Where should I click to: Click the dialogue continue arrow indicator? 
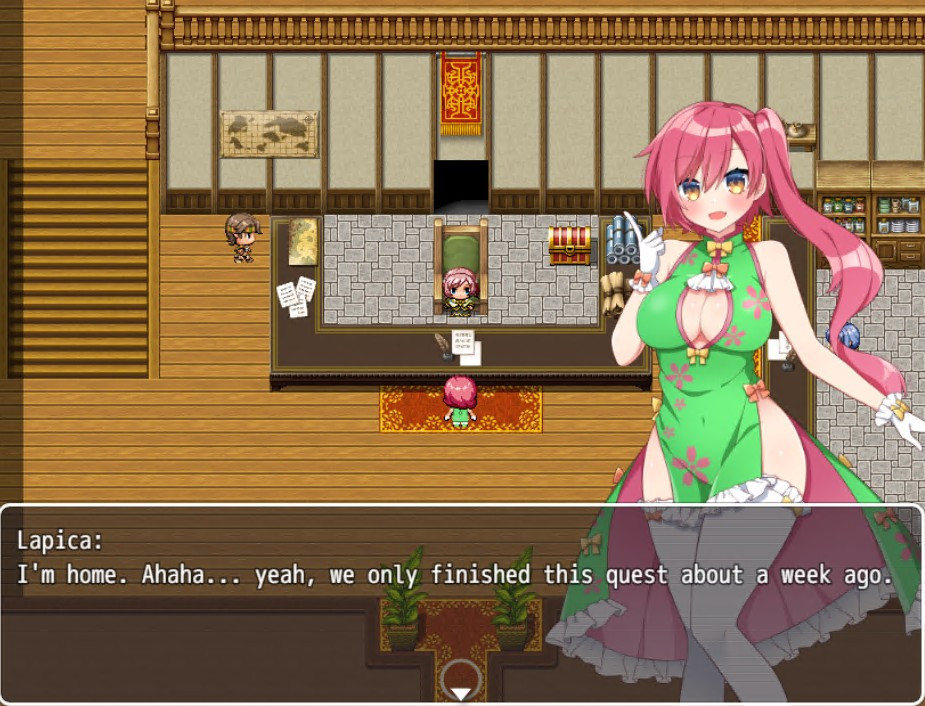click(460, 692)
